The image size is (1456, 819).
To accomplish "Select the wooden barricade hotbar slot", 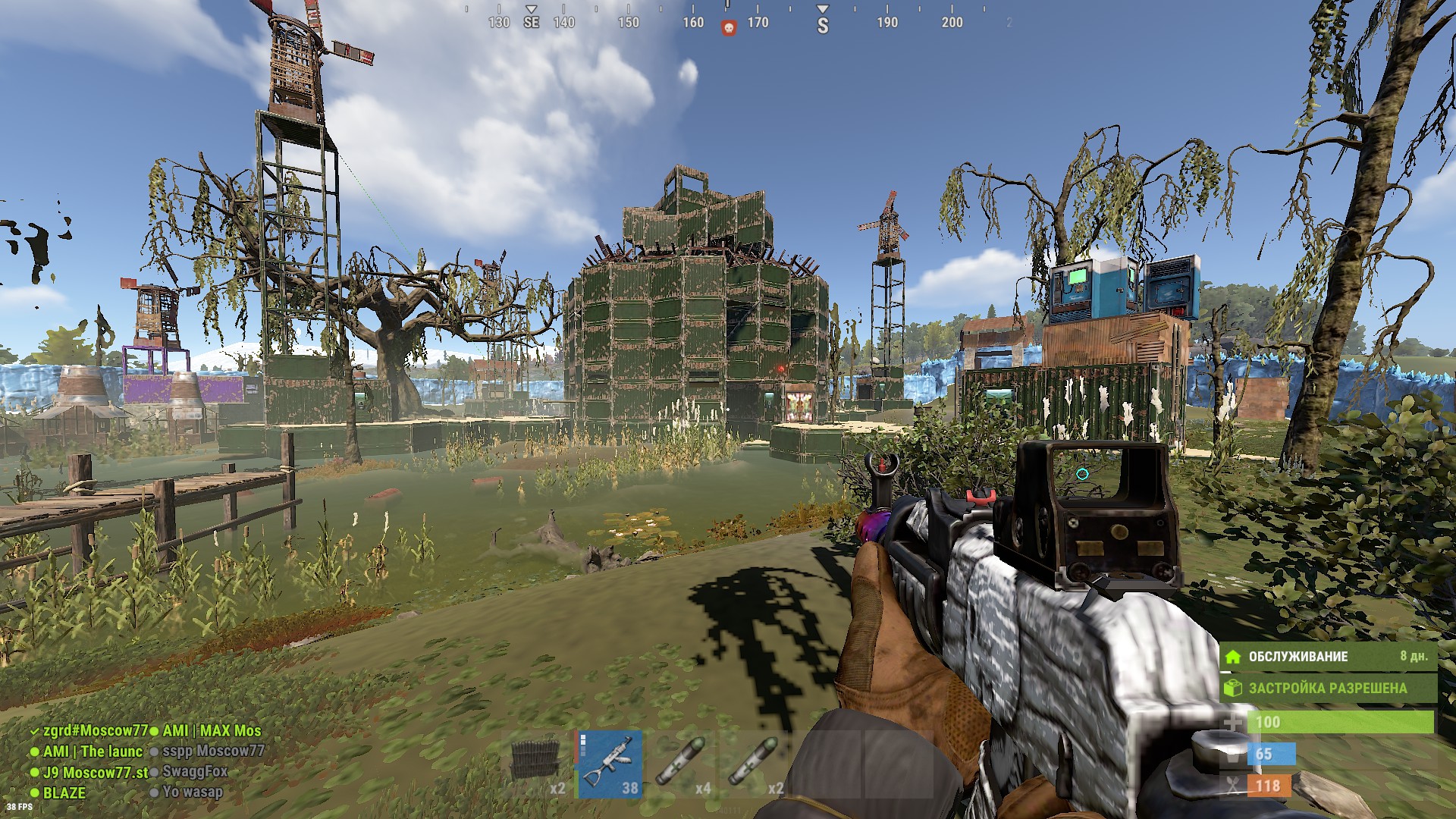I will tap(538, 764).
